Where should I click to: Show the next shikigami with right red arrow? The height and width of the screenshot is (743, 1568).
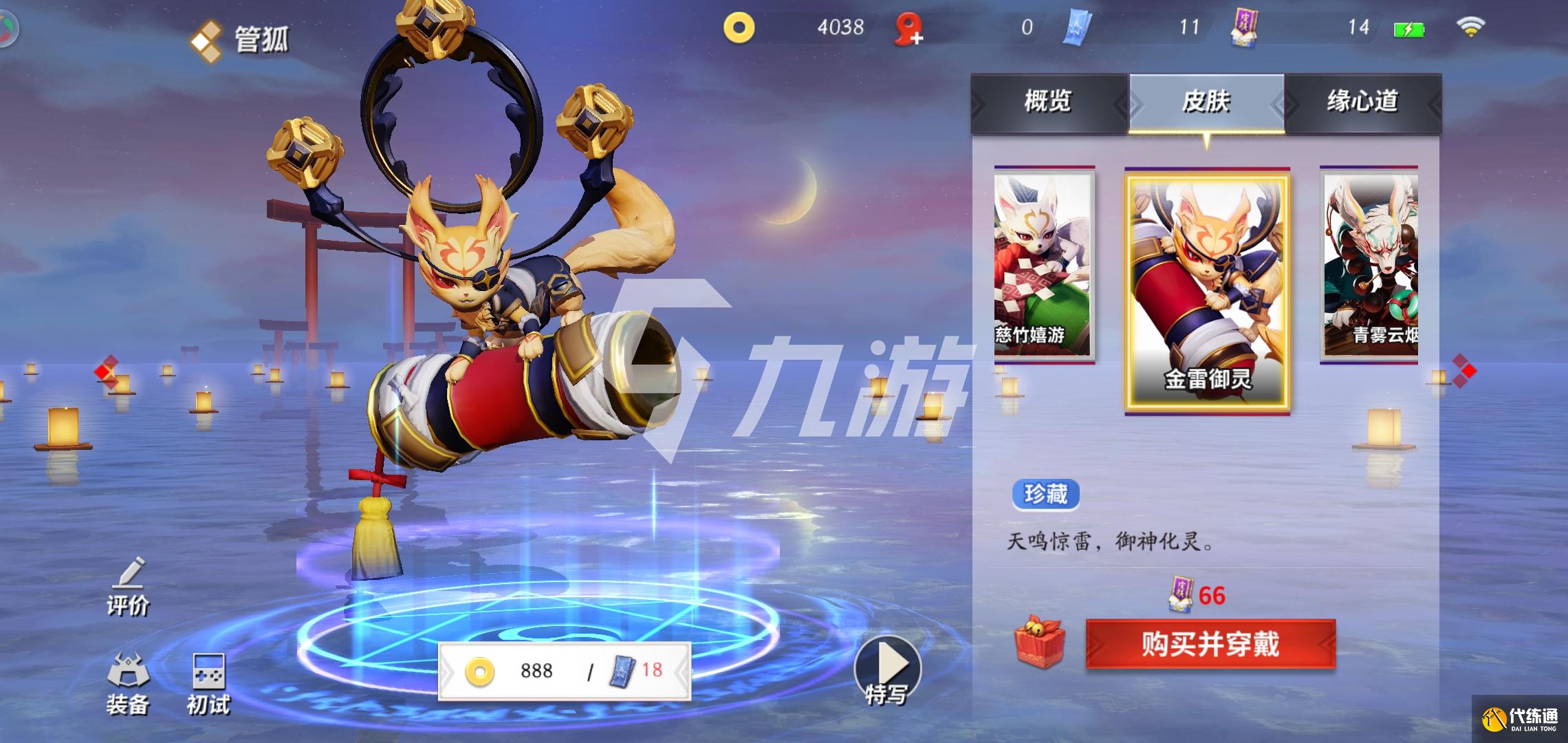(1465, 370)
